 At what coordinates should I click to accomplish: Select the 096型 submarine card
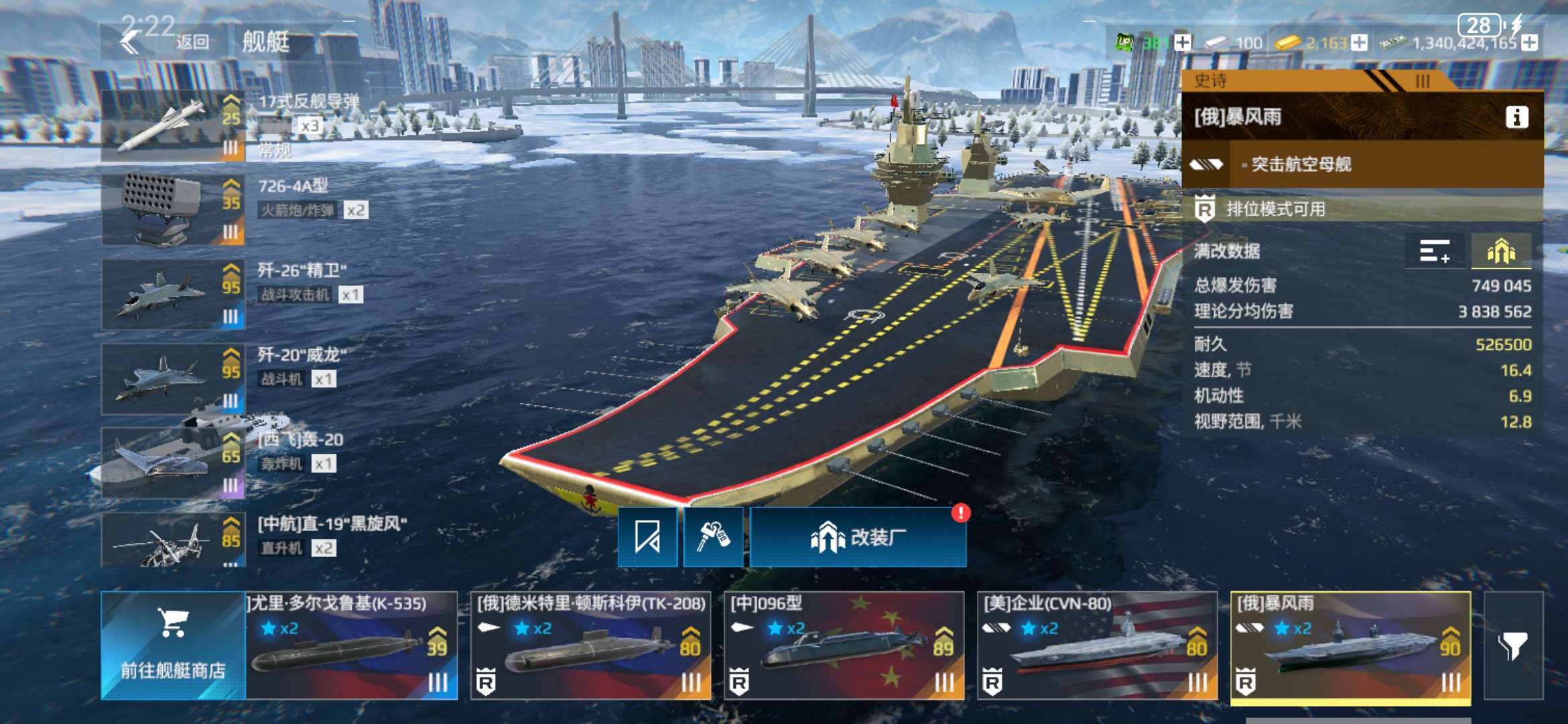(x=844, y=646)
